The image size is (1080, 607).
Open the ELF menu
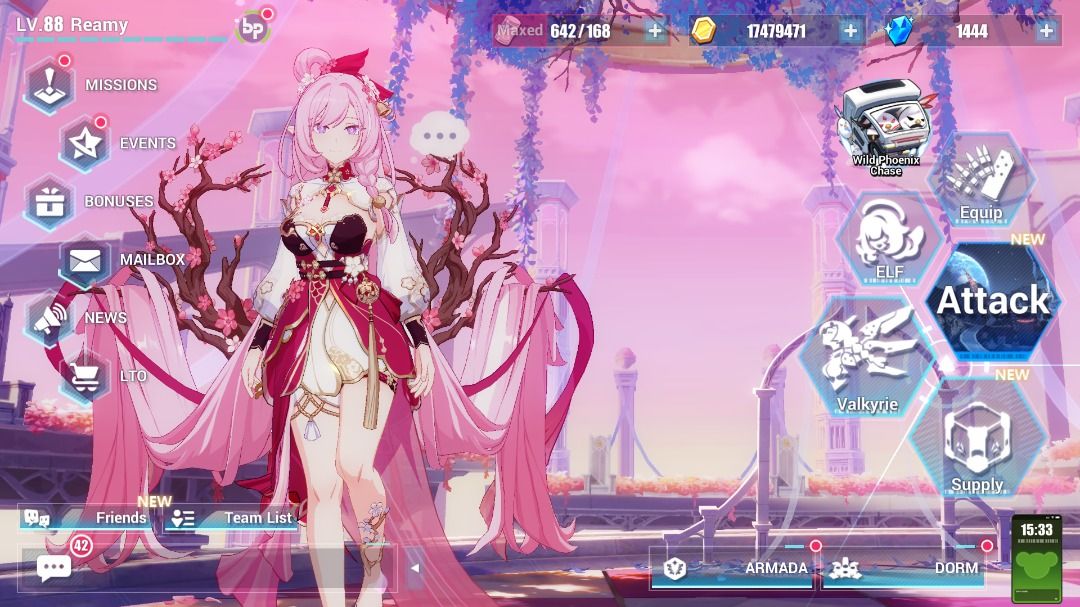tap(889, 240)
